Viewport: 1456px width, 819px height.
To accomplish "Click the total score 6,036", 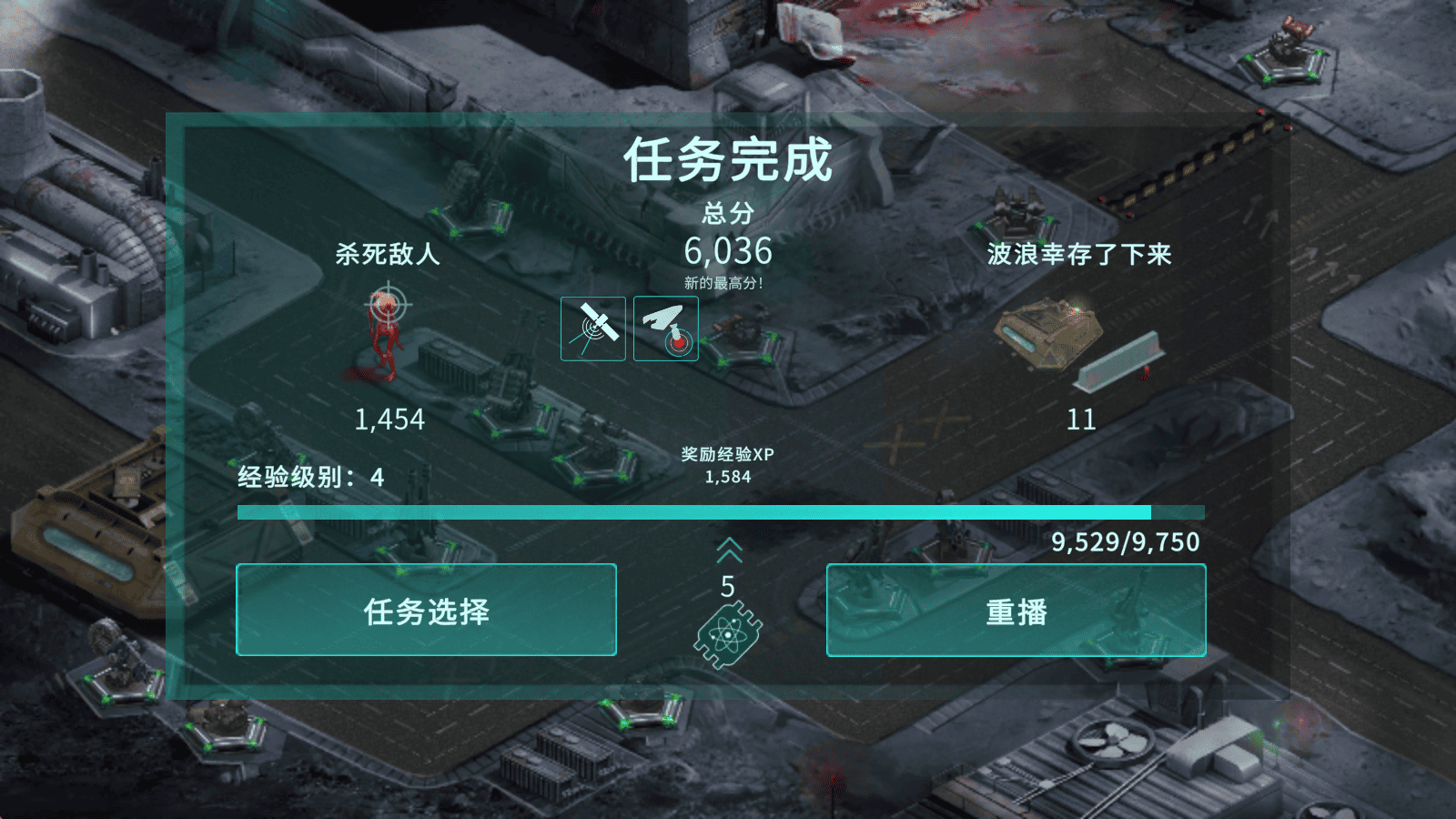I will coord(727,252).
